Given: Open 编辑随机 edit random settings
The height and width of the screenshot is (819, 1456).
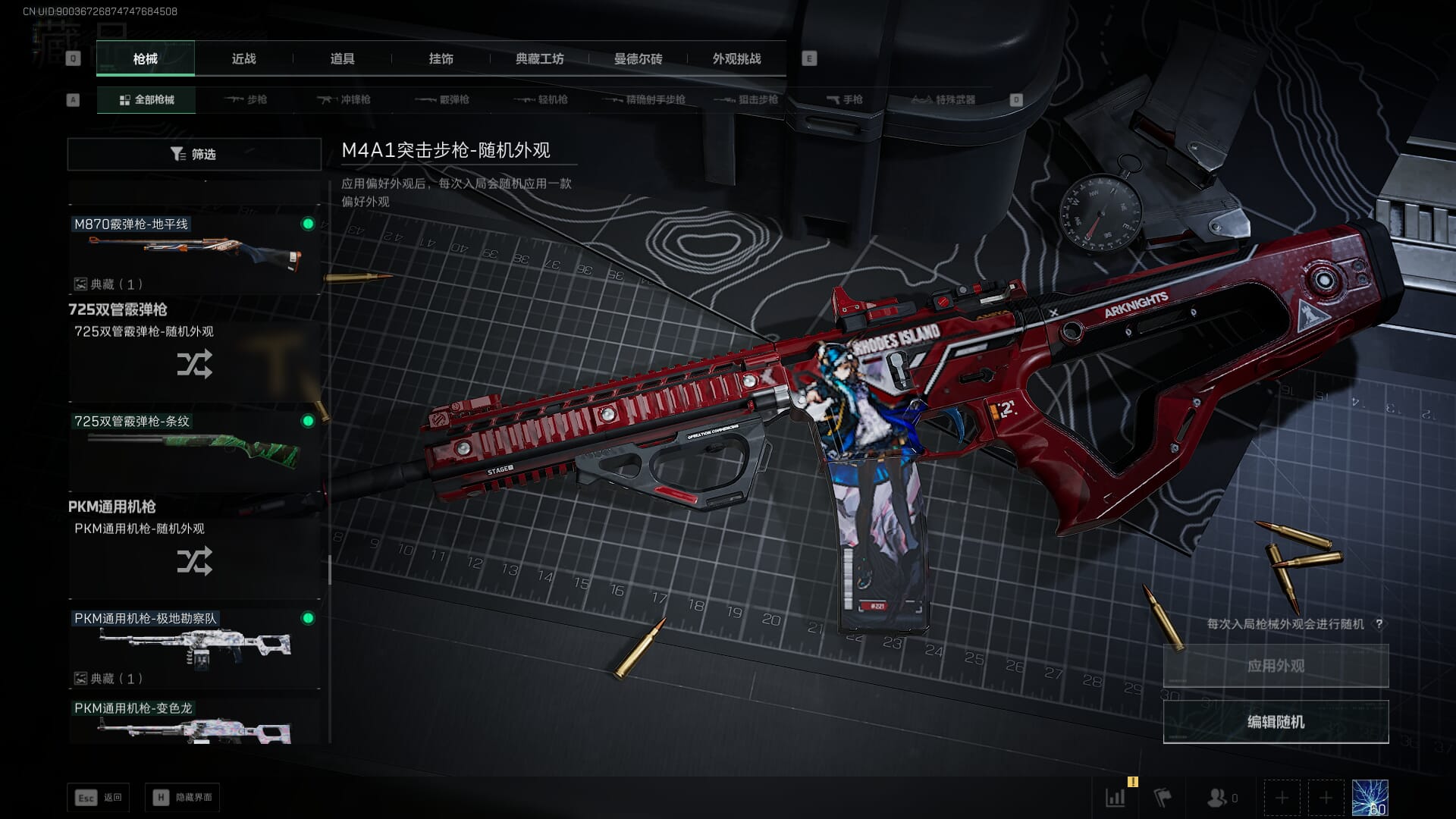Looking at the screenshot, I should (x=1276, y=722).
